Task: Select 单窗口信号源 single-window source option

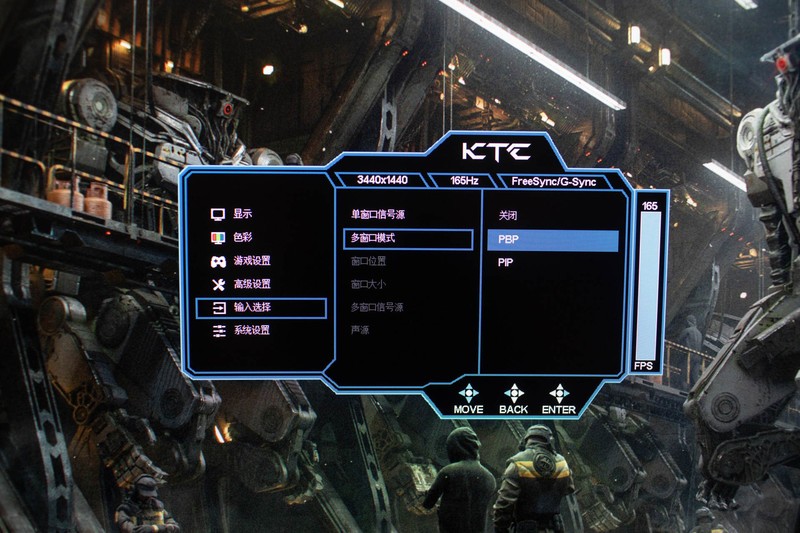Action: (377, 215)
